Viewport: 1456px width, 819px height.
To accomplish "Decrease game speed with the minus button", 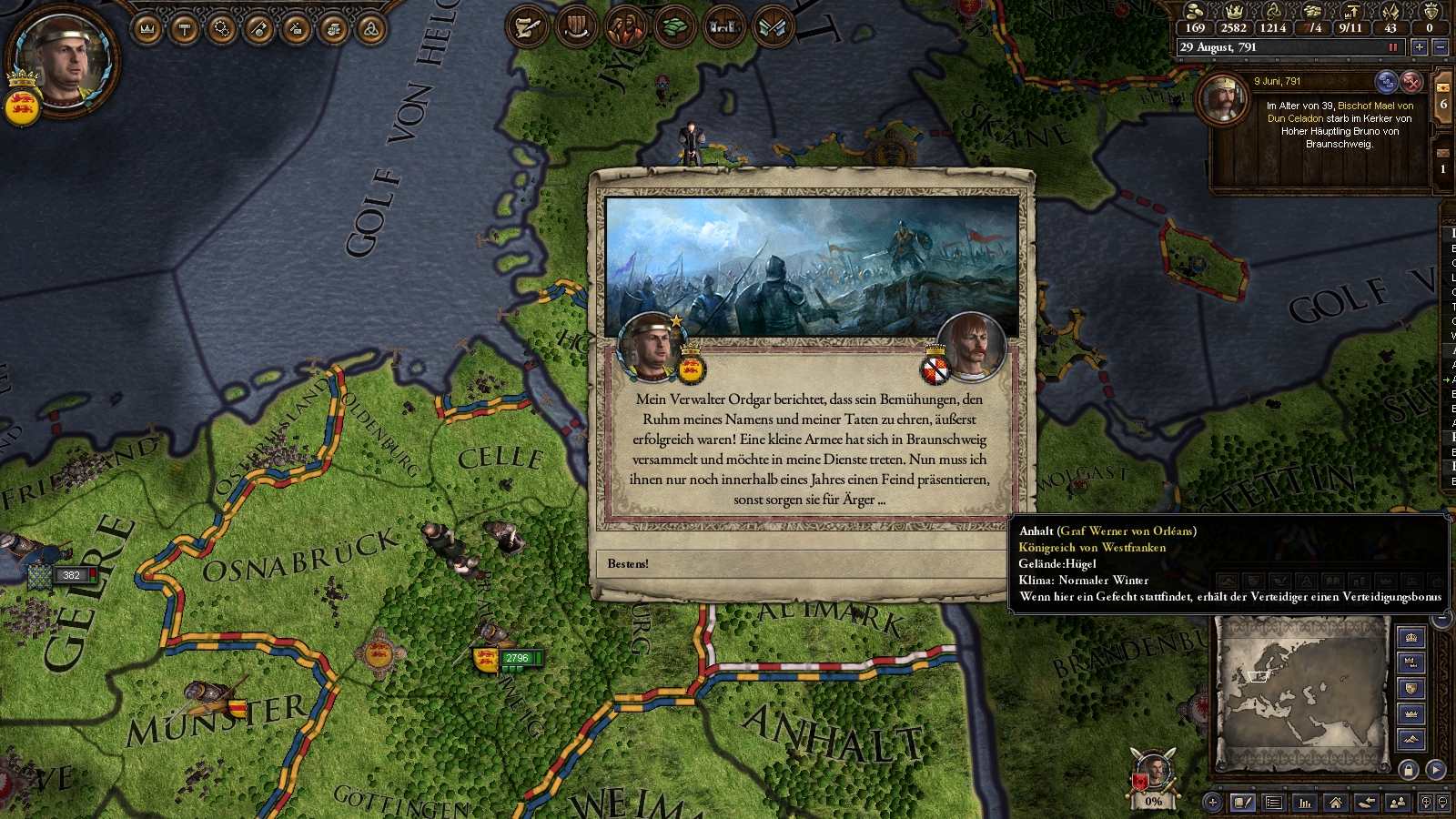I will click(1440, 47).
